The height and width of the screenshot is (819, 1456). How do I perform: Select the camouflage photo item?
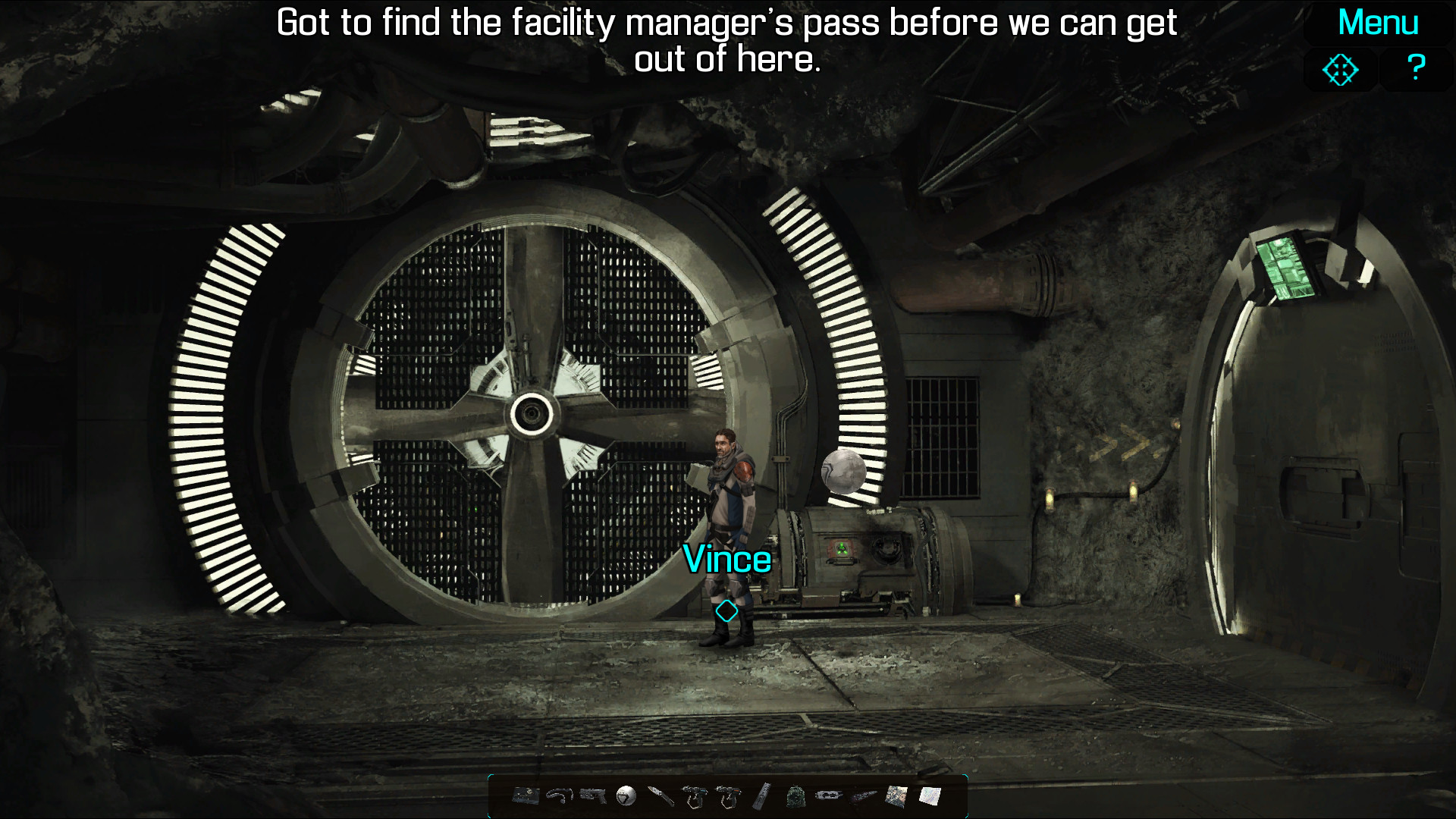(x=896, y=795)
